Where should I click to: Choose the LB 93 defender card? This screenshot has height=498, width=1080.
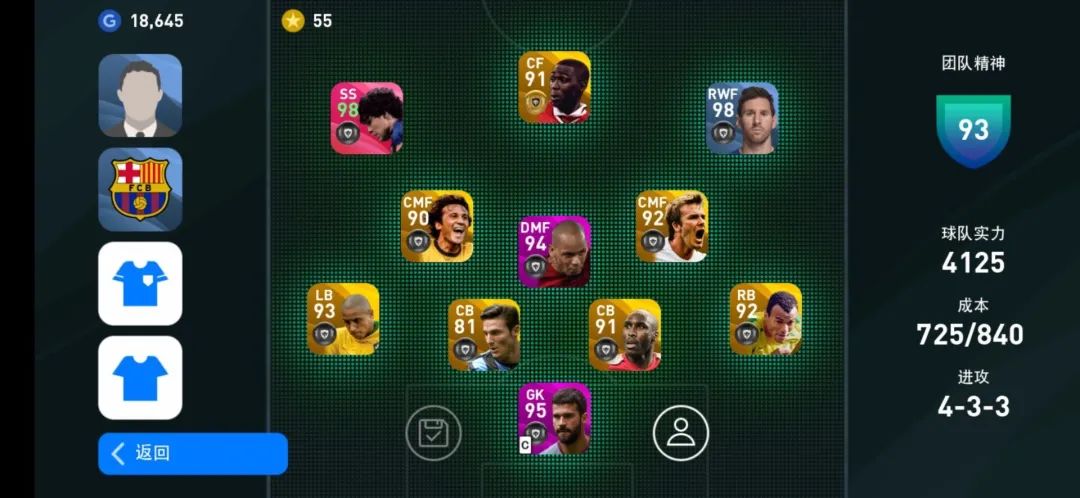[x=343, y=319]
